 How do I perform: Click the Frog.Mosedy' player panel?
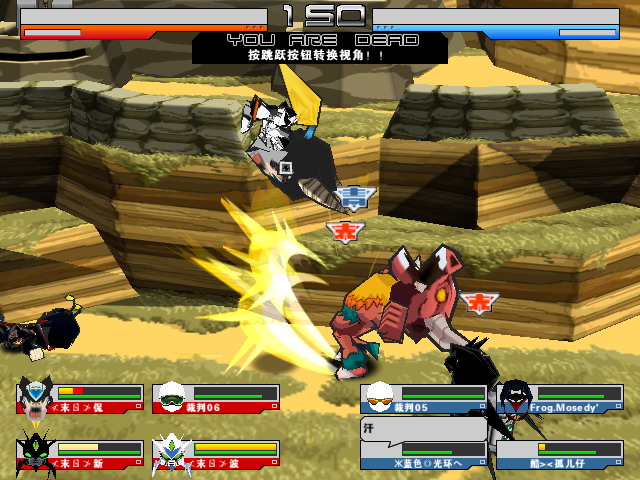(560, 399)
